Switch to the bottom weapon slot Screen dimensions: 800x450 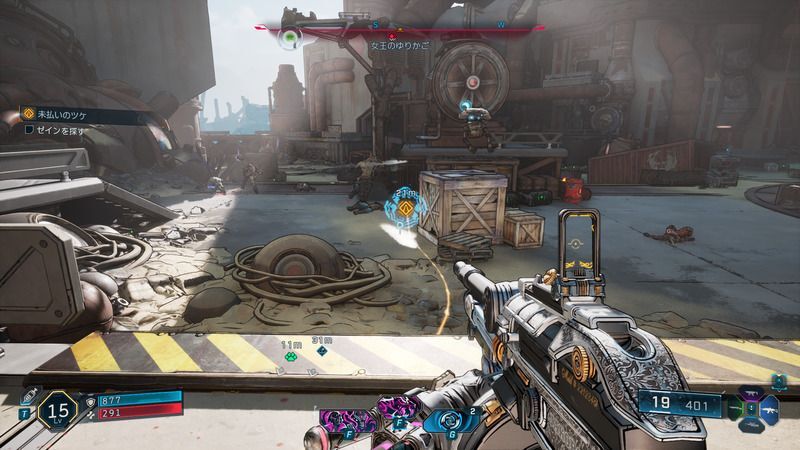(752, 425)
